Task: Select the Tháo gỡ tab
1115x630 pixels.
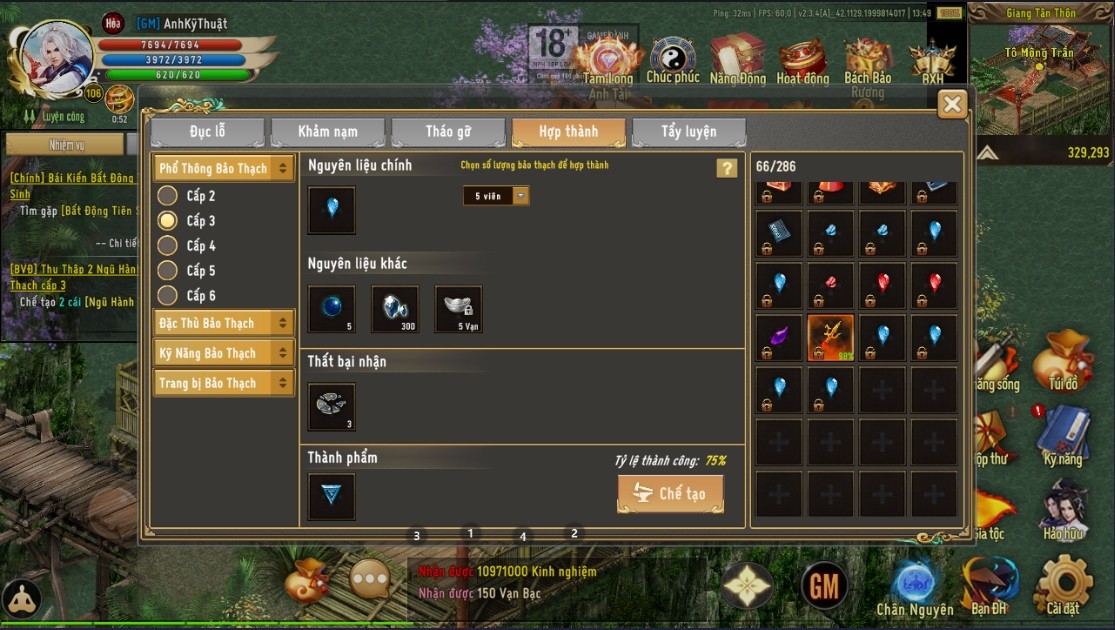Action: (448, 132)
